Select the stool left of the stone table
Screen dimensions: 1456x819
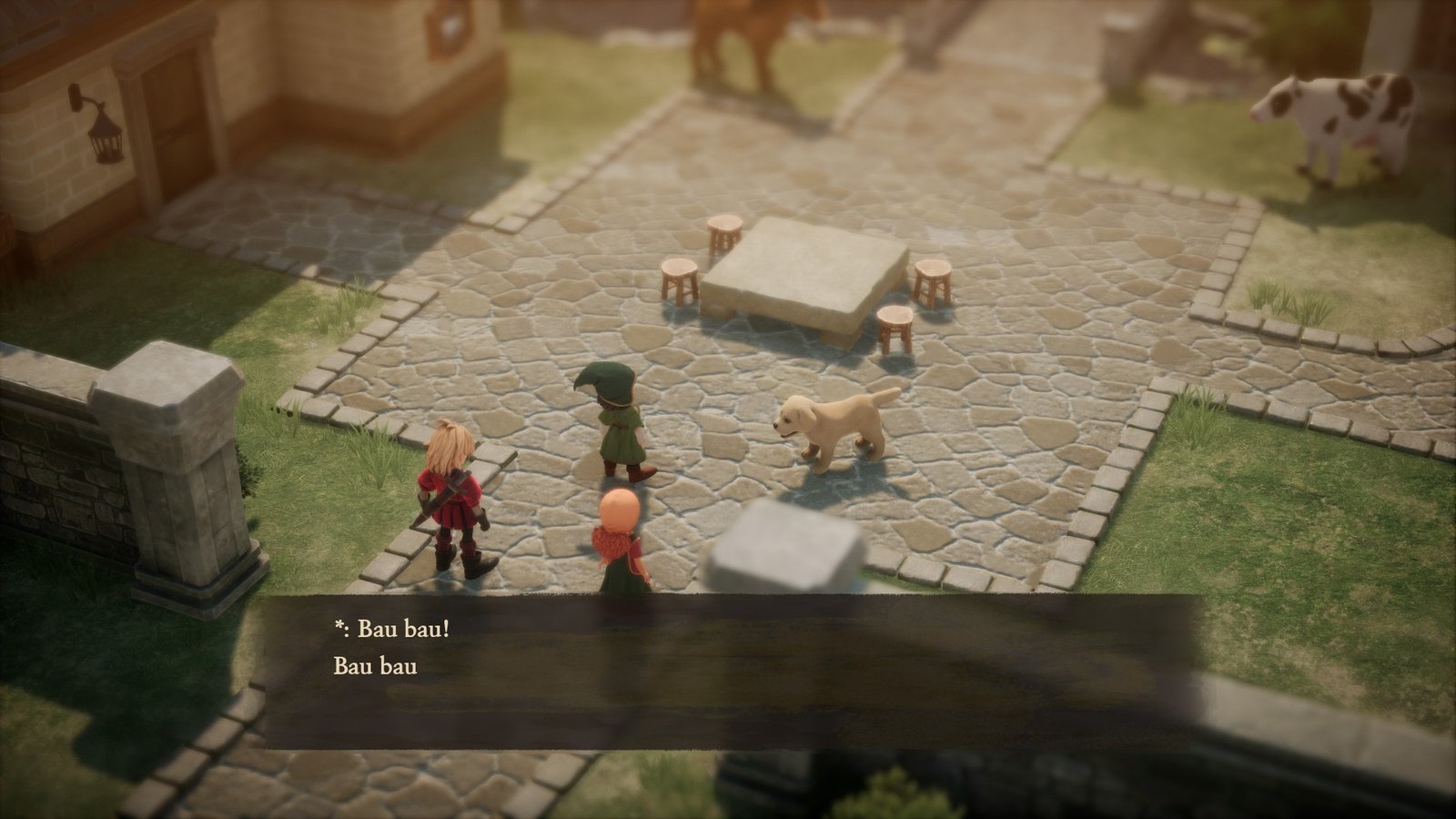tap(678, 278)
